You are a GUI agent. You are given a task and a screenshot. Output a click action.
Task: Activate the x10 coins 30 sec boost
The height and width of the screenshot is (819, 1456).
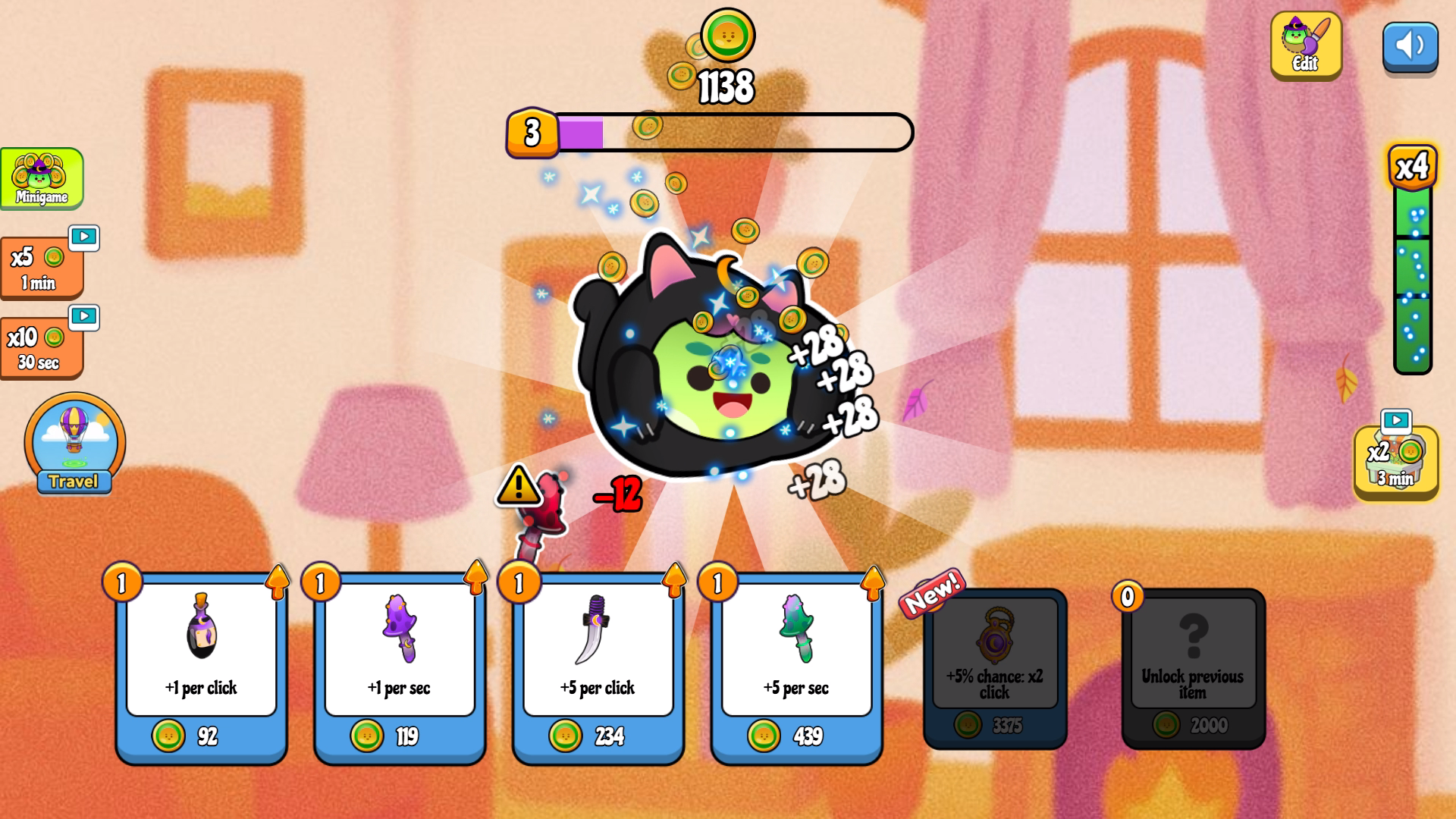coord(42,348)
